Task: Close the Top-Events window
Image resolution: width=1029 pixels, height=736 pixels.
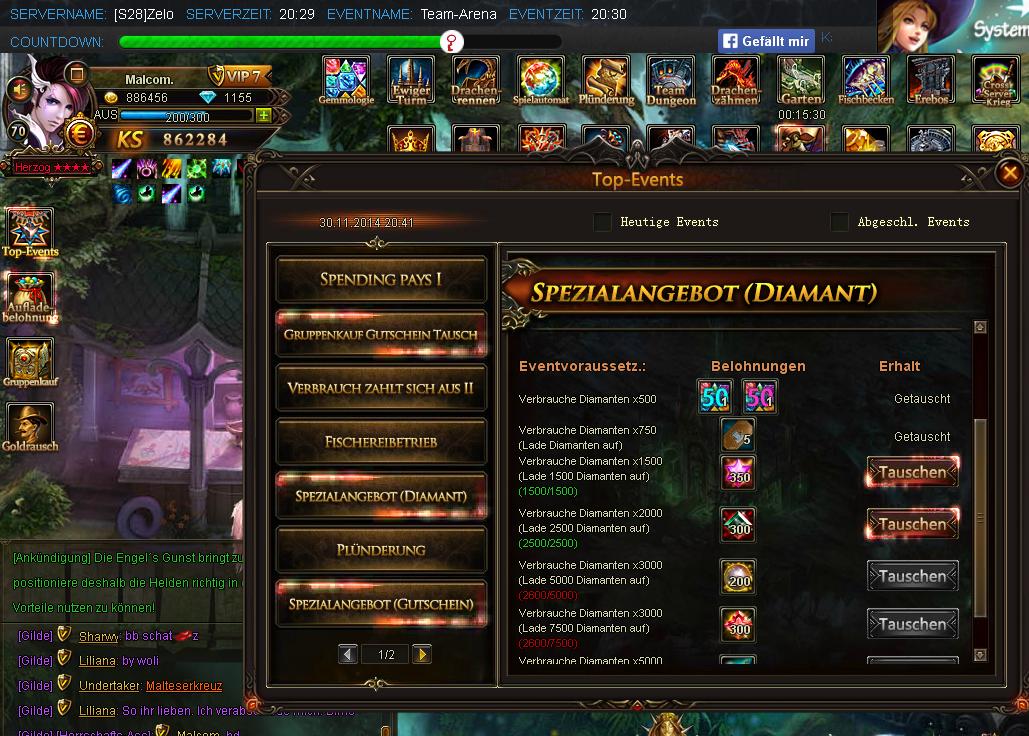Action: 1010,173
